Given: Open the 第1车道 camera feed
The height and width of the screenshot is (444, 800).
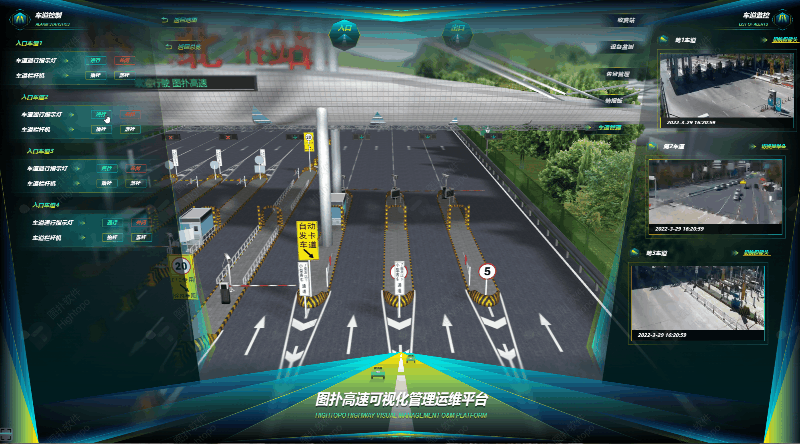Looking at the screenshot, I should click(x=715, y=85).
